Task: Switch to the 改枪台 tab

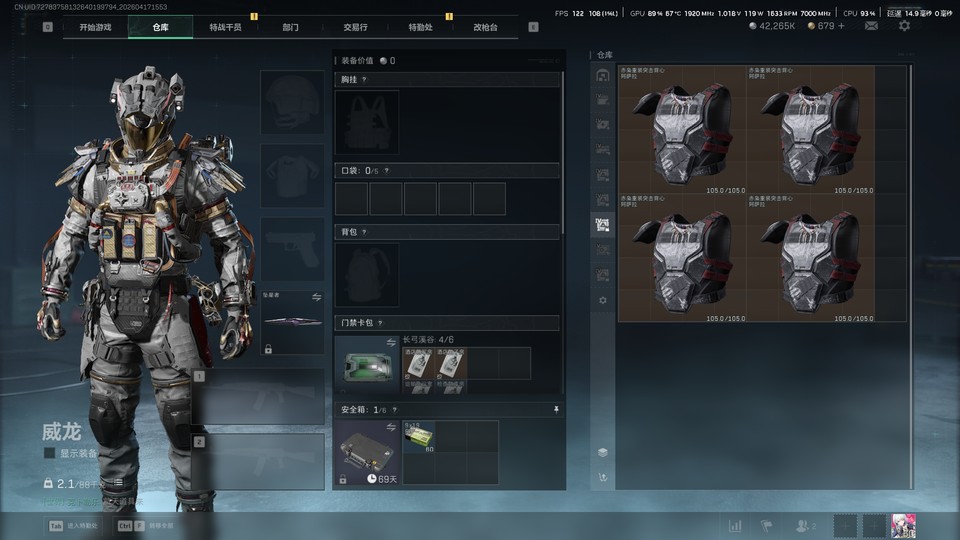Action: coord(485,27)
